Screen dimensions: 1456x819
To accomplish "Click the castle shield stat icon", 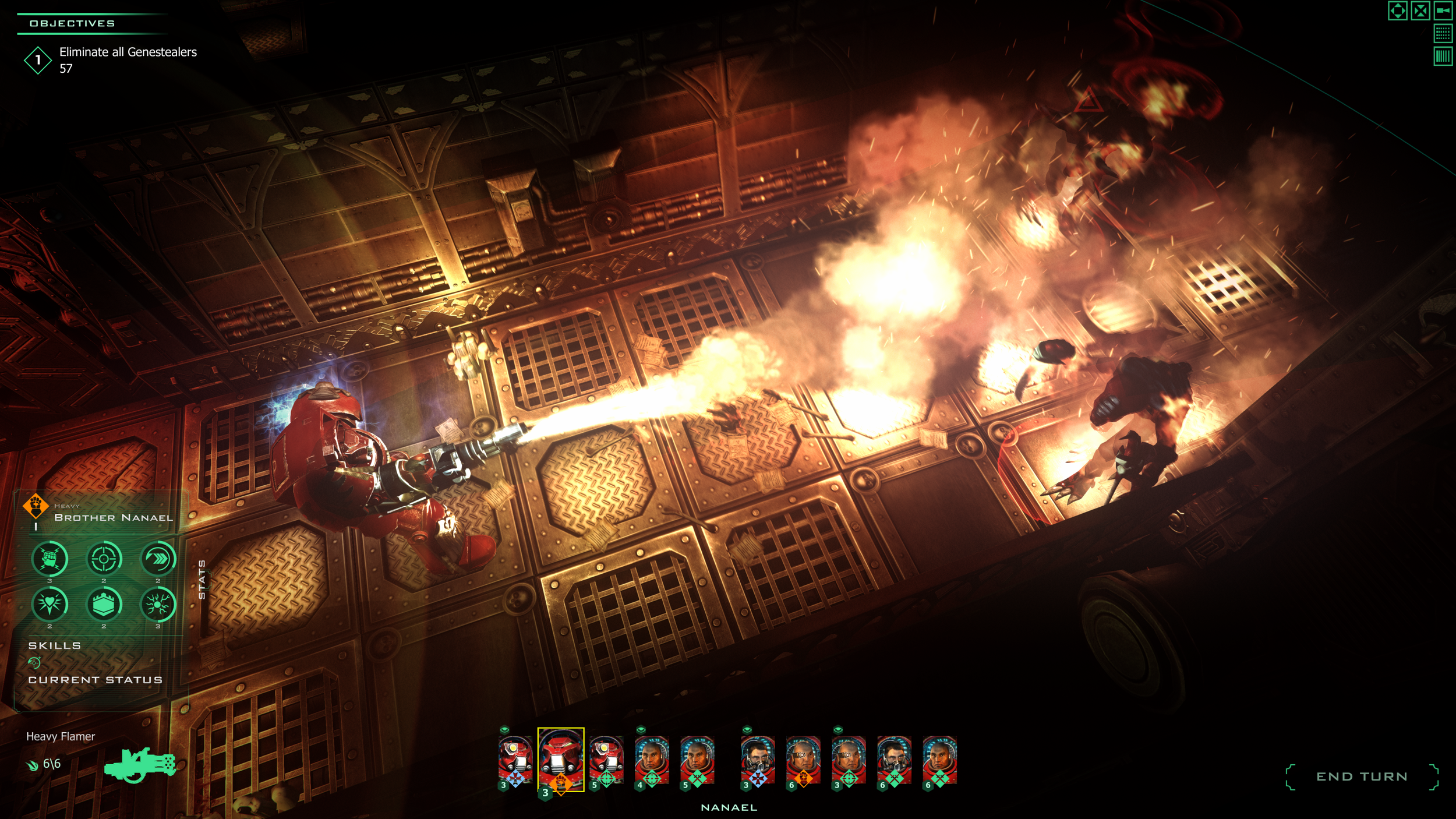I will point(104,604).
